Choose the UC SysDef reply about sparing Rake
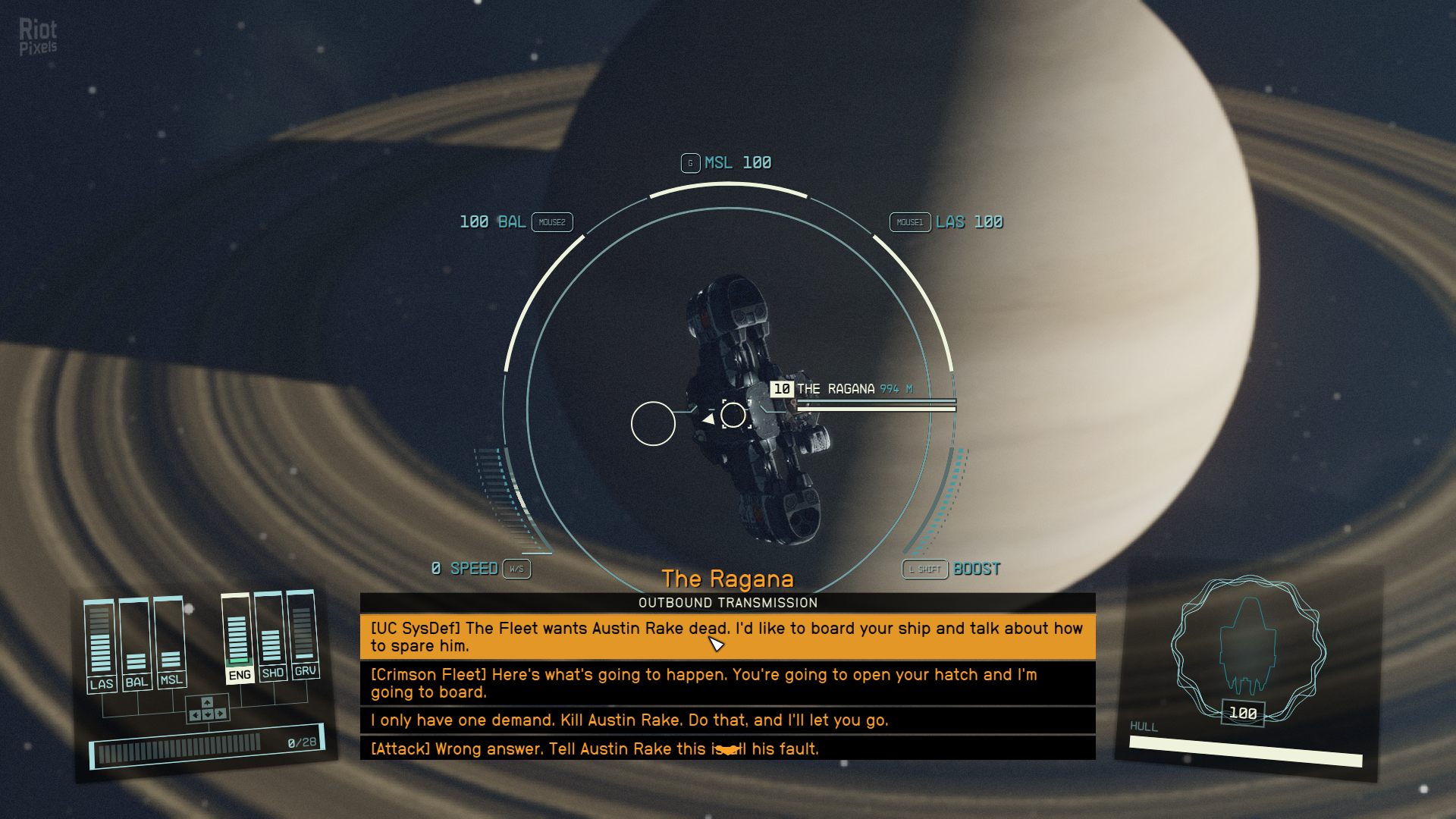 [x=726, y=637]
